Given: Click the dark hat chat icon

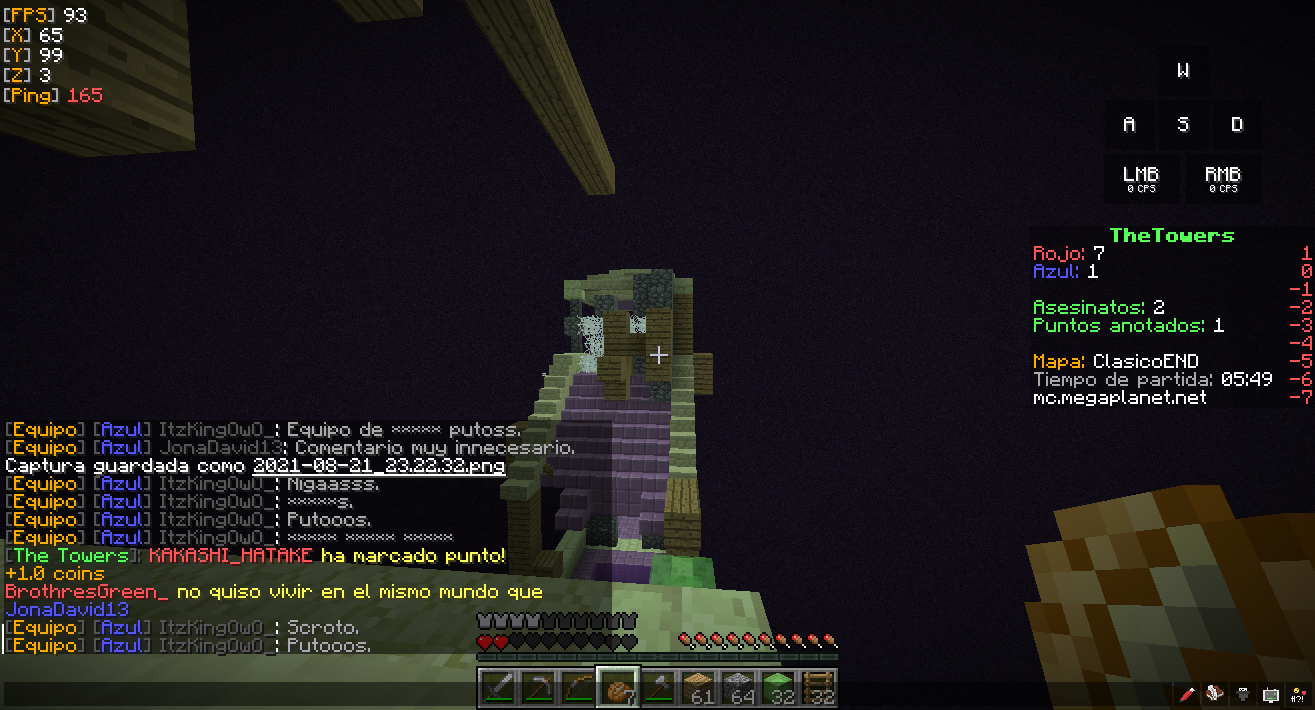Looking at the screenshot, I should (x=1243, y=694).
